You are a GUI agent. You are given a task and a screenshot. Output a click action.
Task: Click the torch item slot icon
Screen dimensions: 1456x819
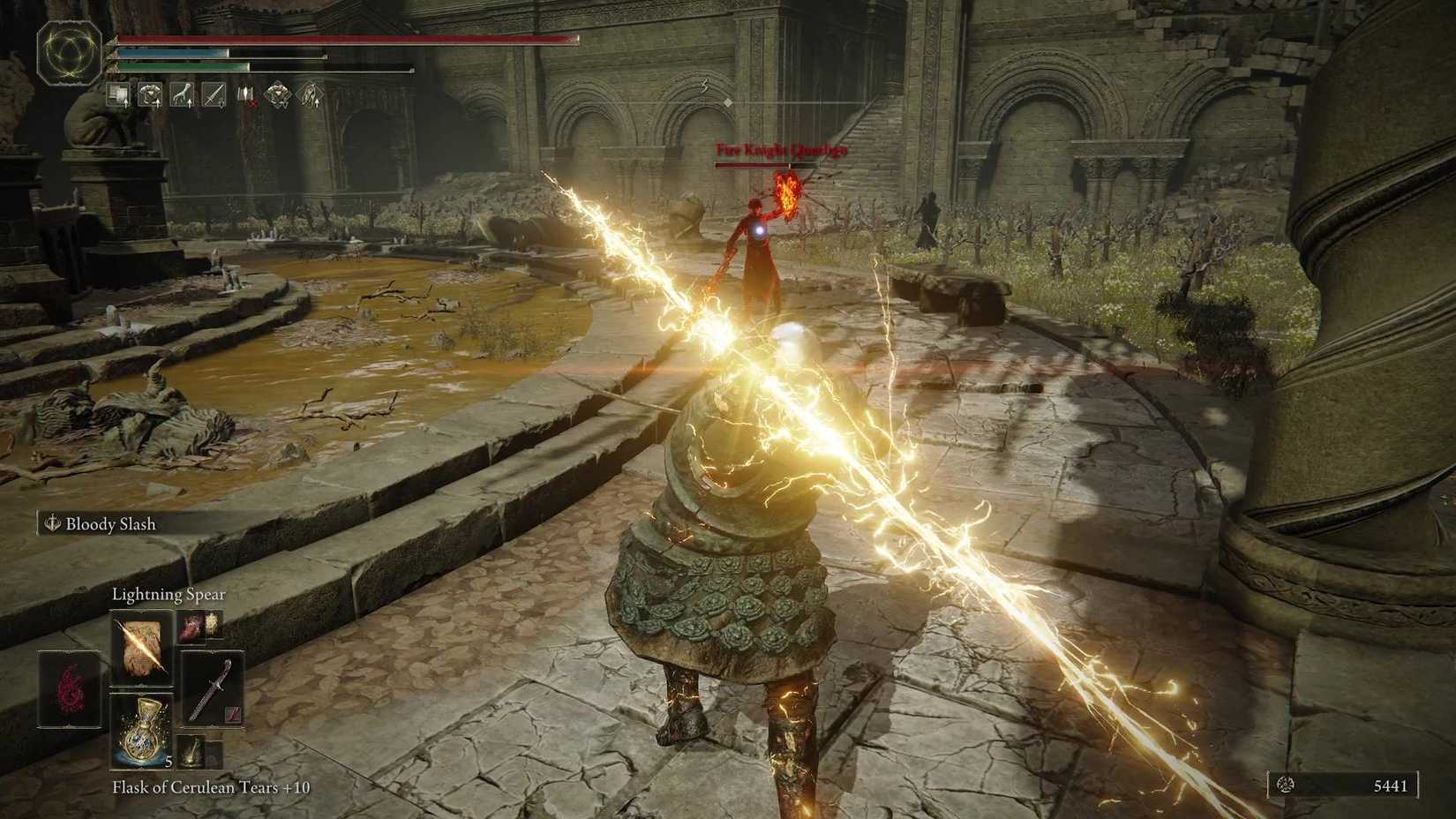point(192,750)
